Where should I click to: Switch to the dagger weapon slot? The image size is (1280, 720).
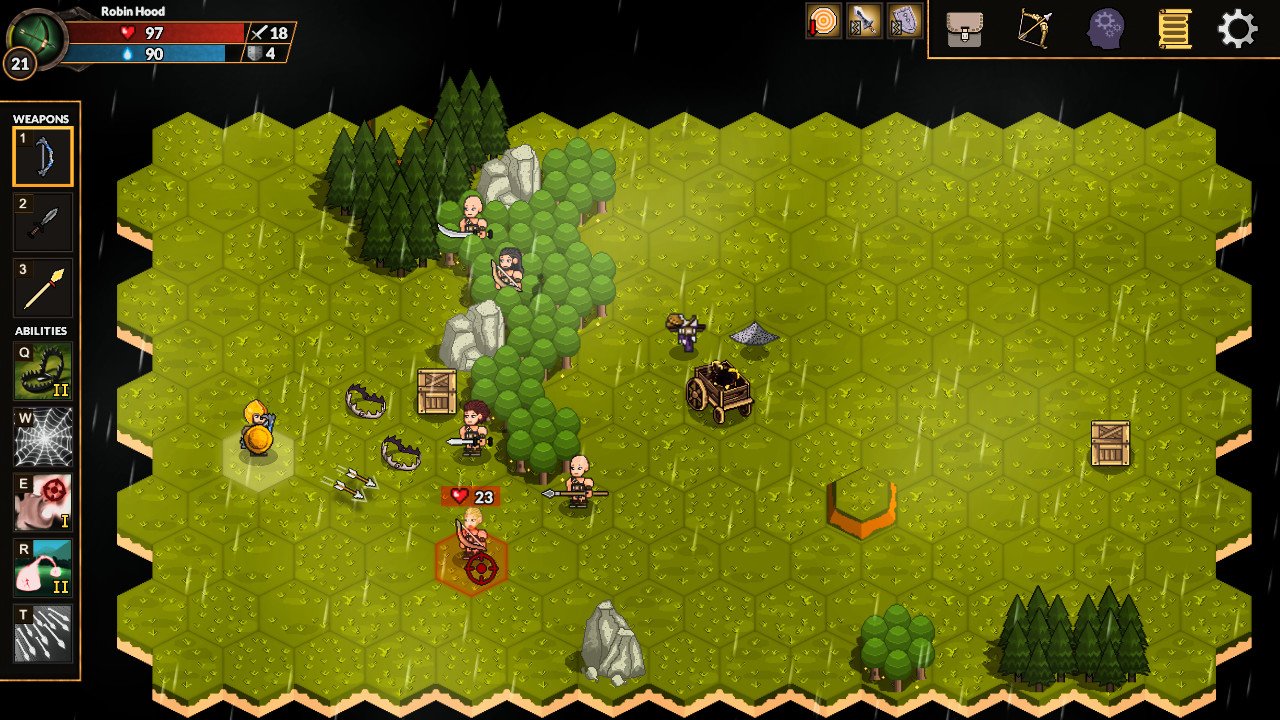tap(43, 221)
